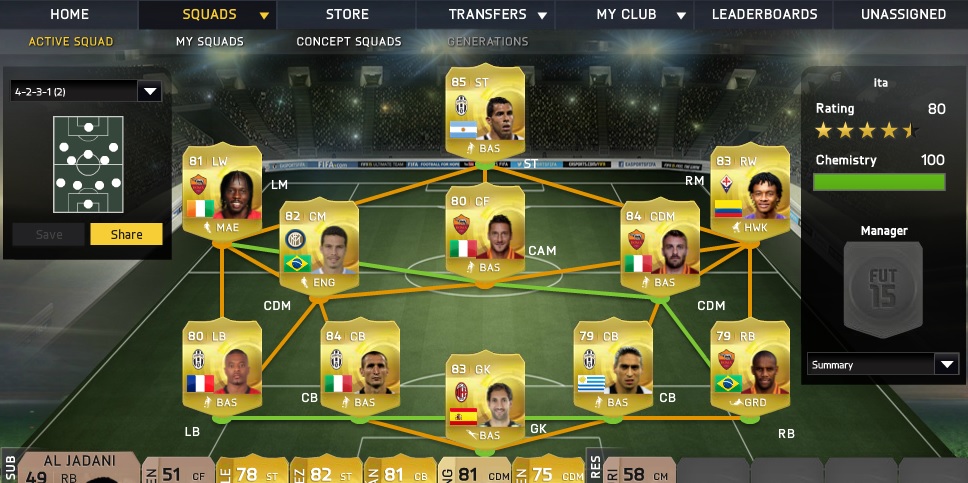Open the 4-2-3-1 (2) formation dropdown
The image size is (968, 483).
click(x=85, y=92)
